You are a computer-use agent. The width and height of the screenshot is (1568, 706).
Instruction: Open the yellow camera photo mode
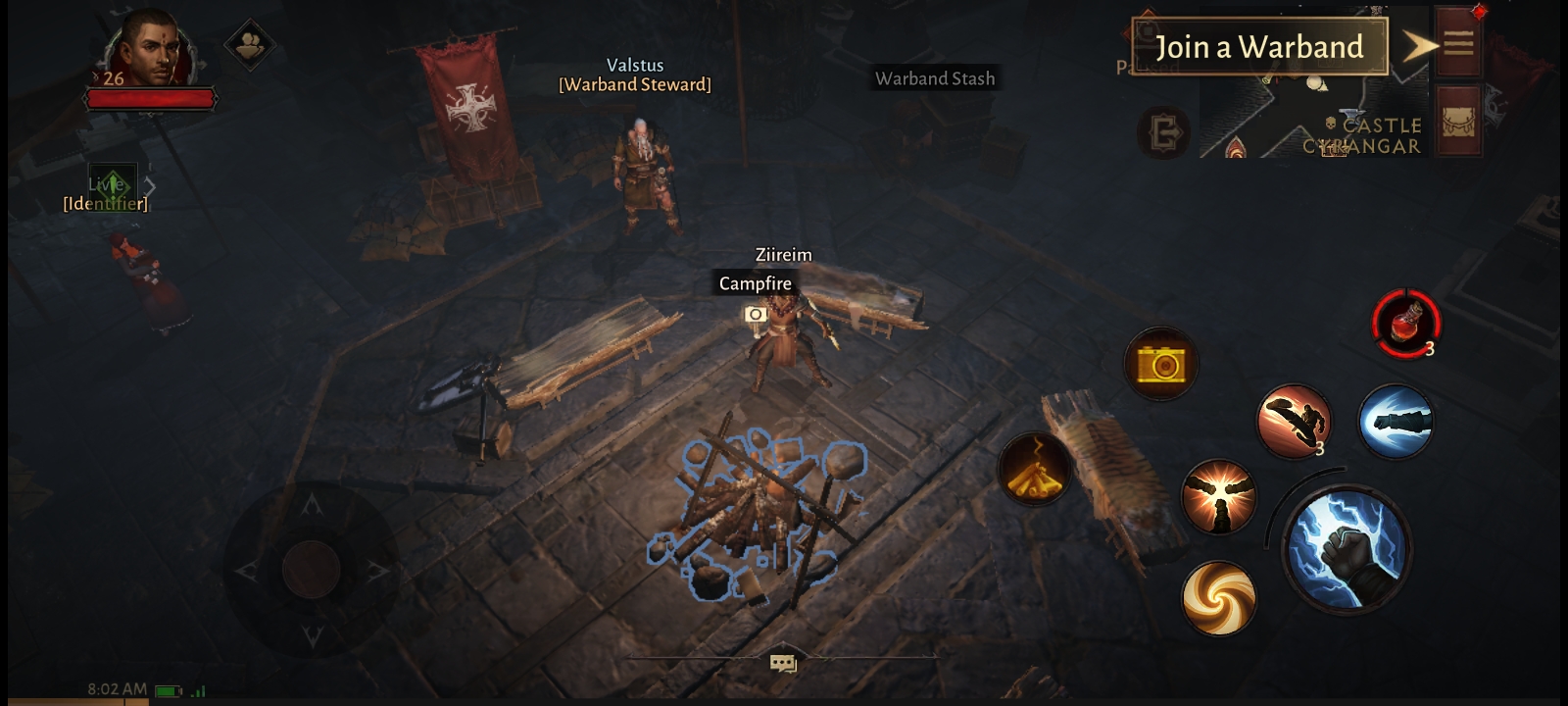[1161, 365]
